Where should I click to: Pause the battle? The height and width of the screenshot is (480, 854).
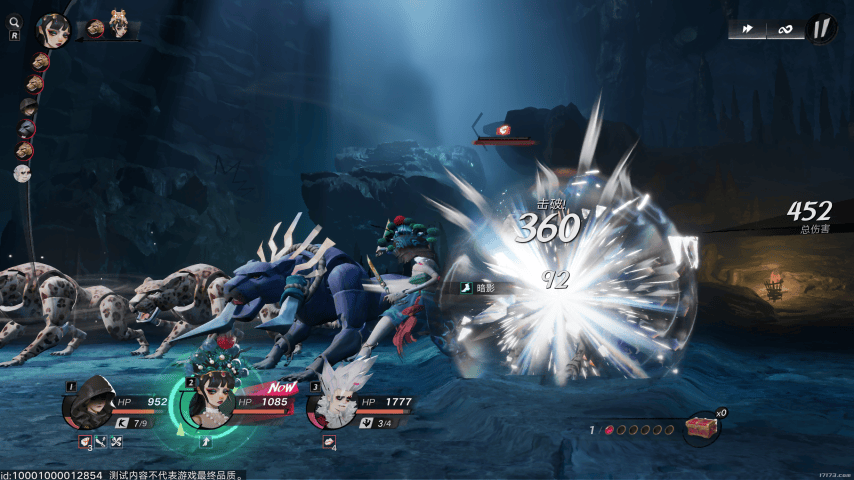820,28
